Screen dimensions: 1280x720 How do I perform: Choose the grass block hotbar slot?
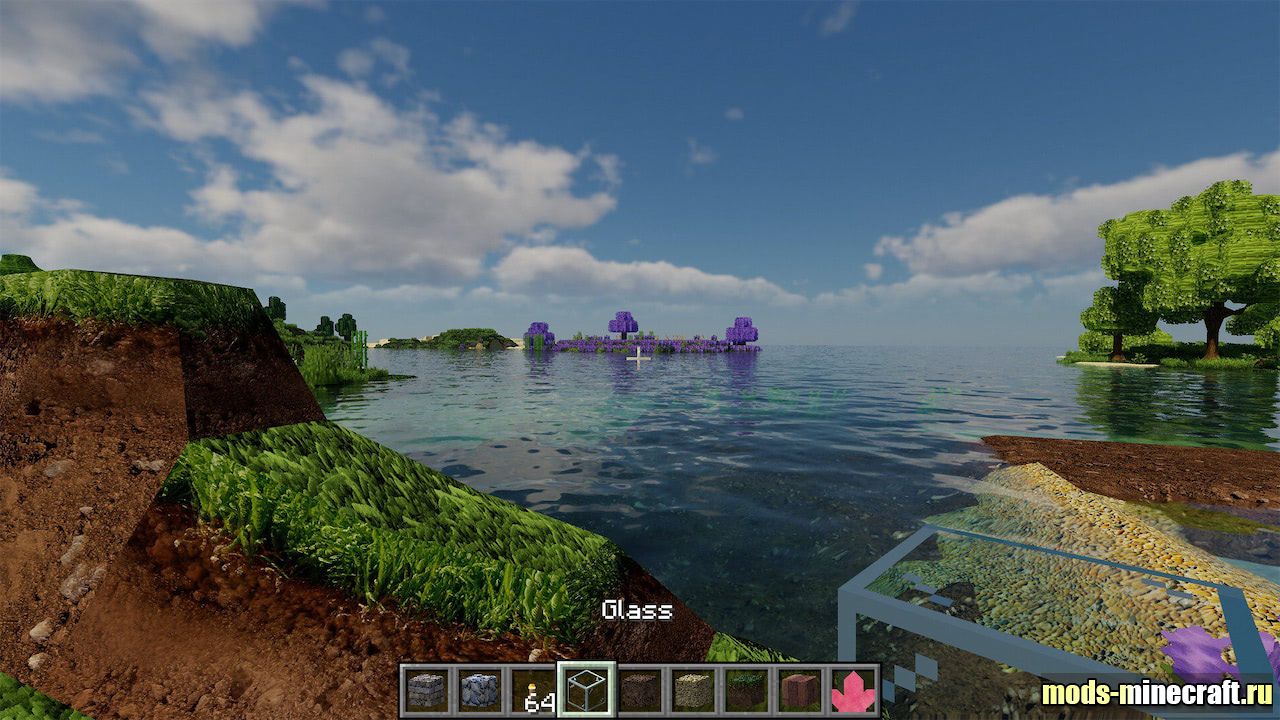point(746,690)
